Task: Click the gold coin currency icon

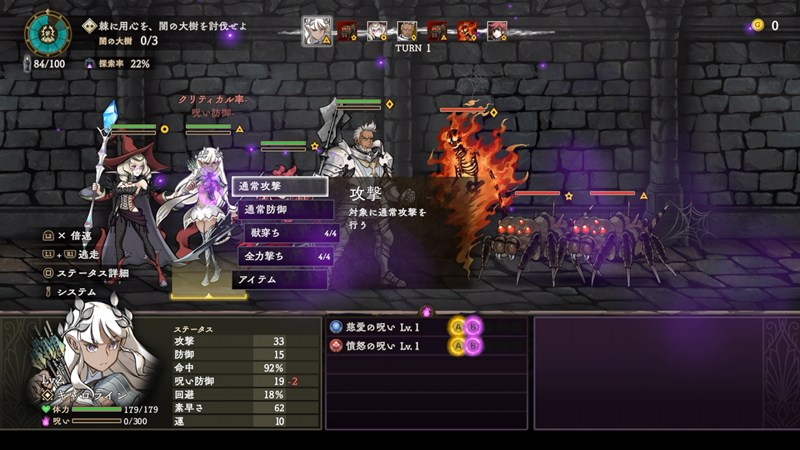Action: [x=755, y=26]
